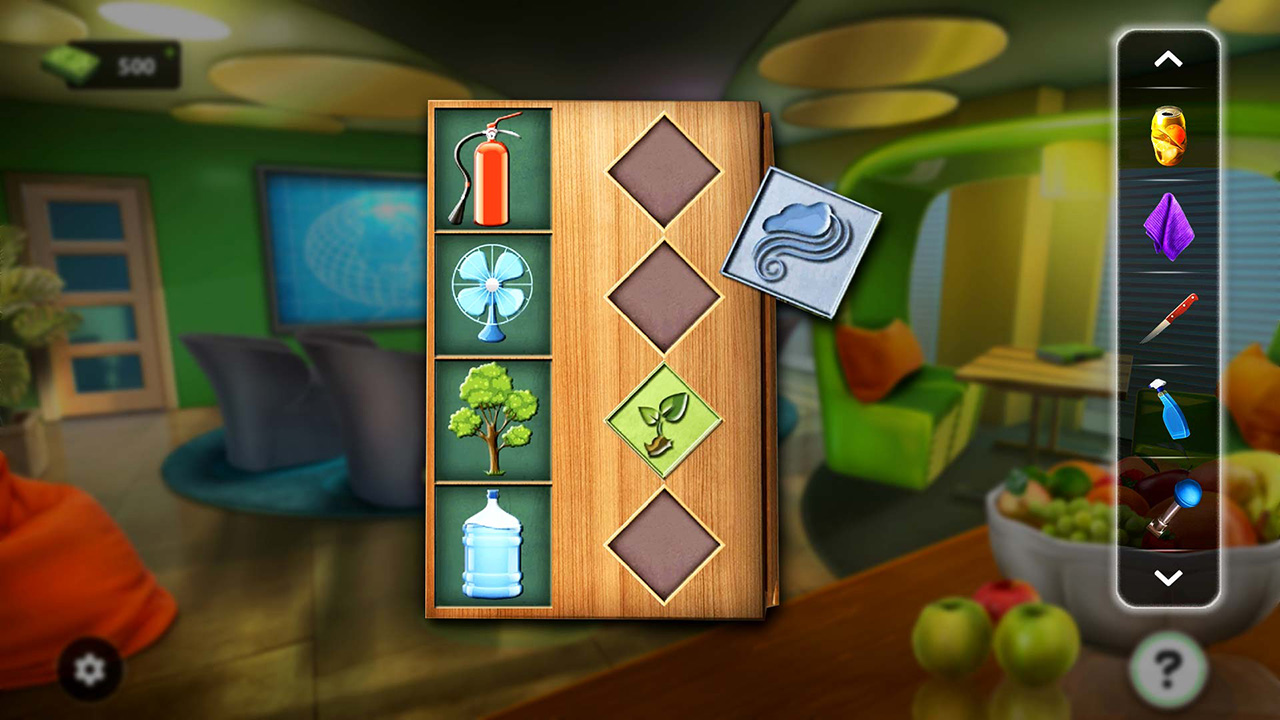Click the green plus to buy money
The width and height of the screenshot is (1280, 720).
(x=170, y=52)
